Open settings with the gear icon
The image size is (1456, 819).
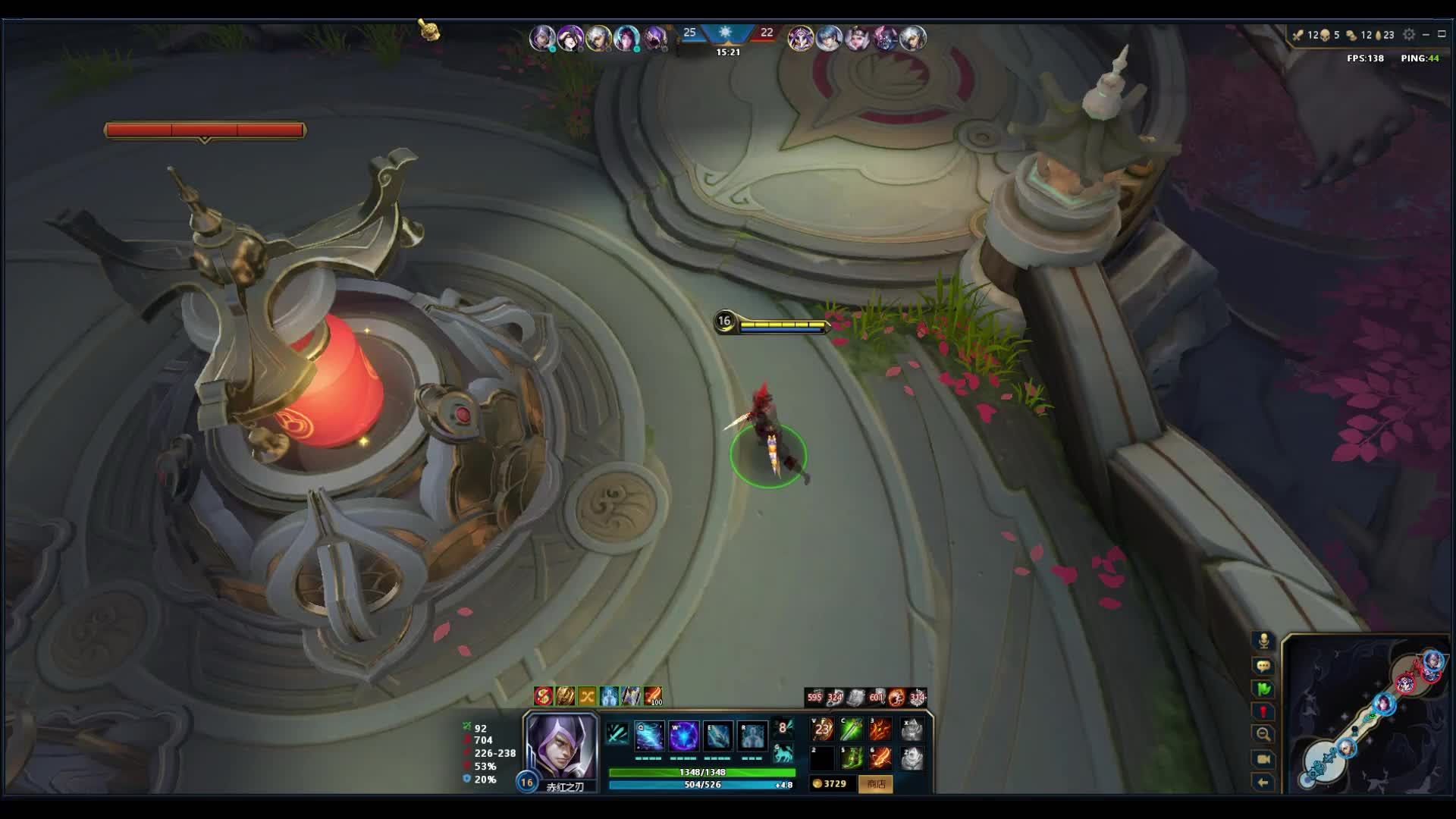1409,35
